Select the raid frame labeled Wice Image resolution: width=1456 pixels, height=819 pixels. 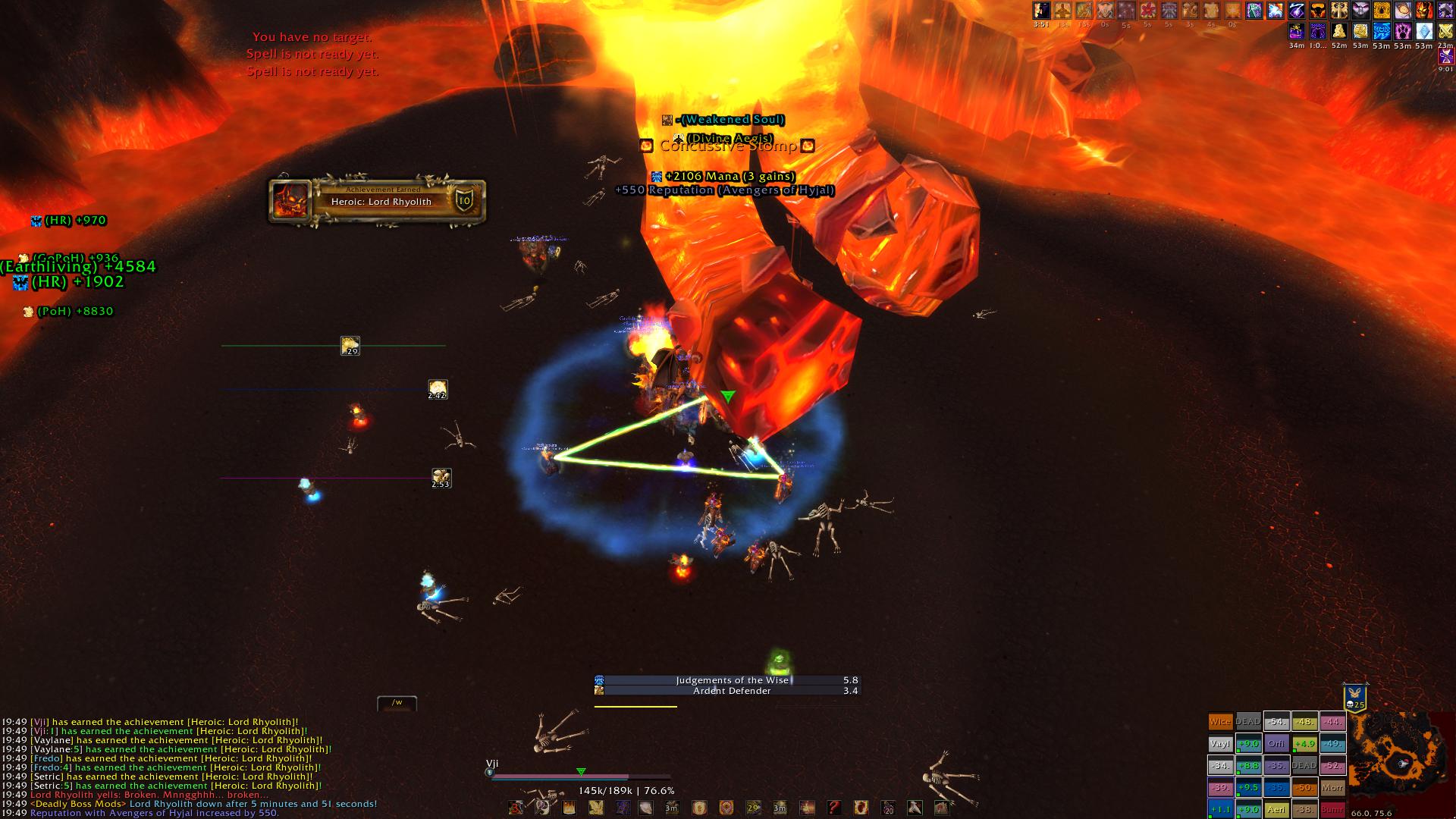click(1220, 722)
